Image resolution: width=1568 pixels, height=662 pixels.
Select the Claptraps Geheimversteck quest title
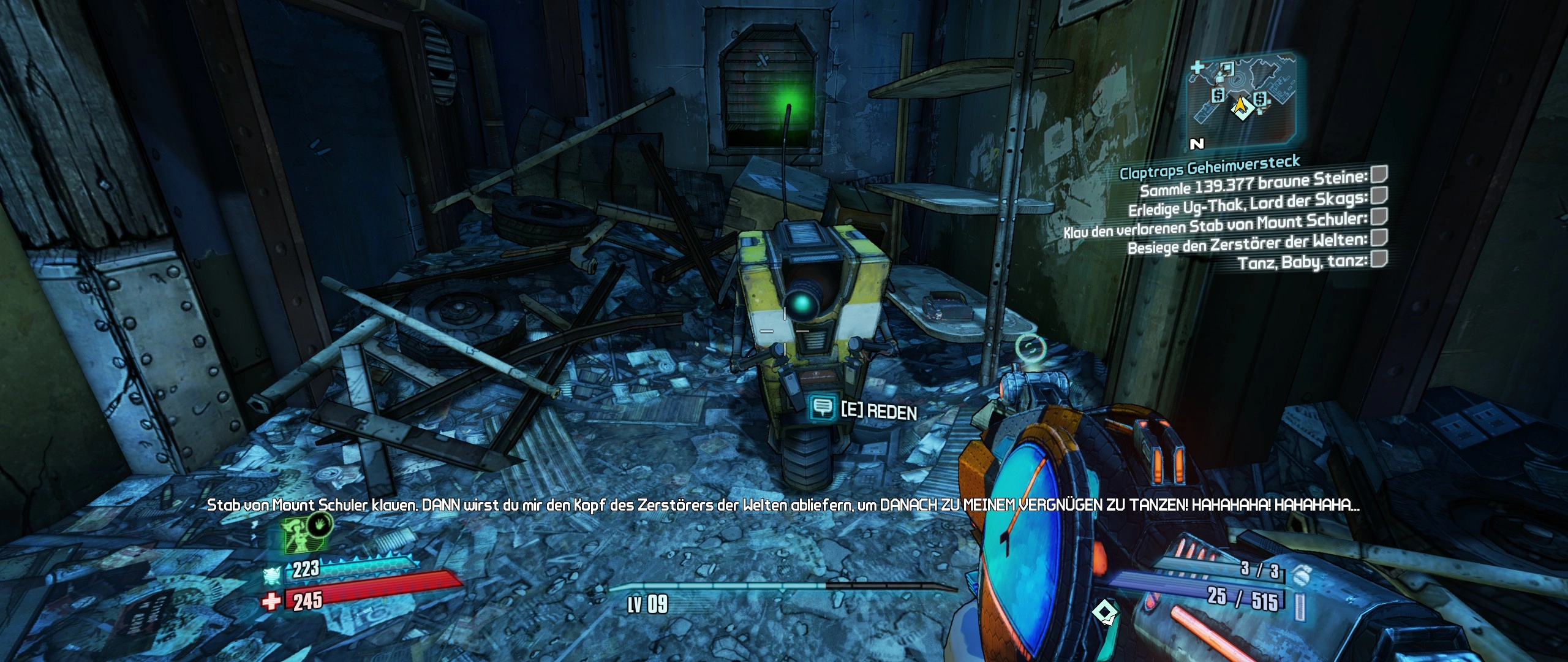tap(1210, 167)
